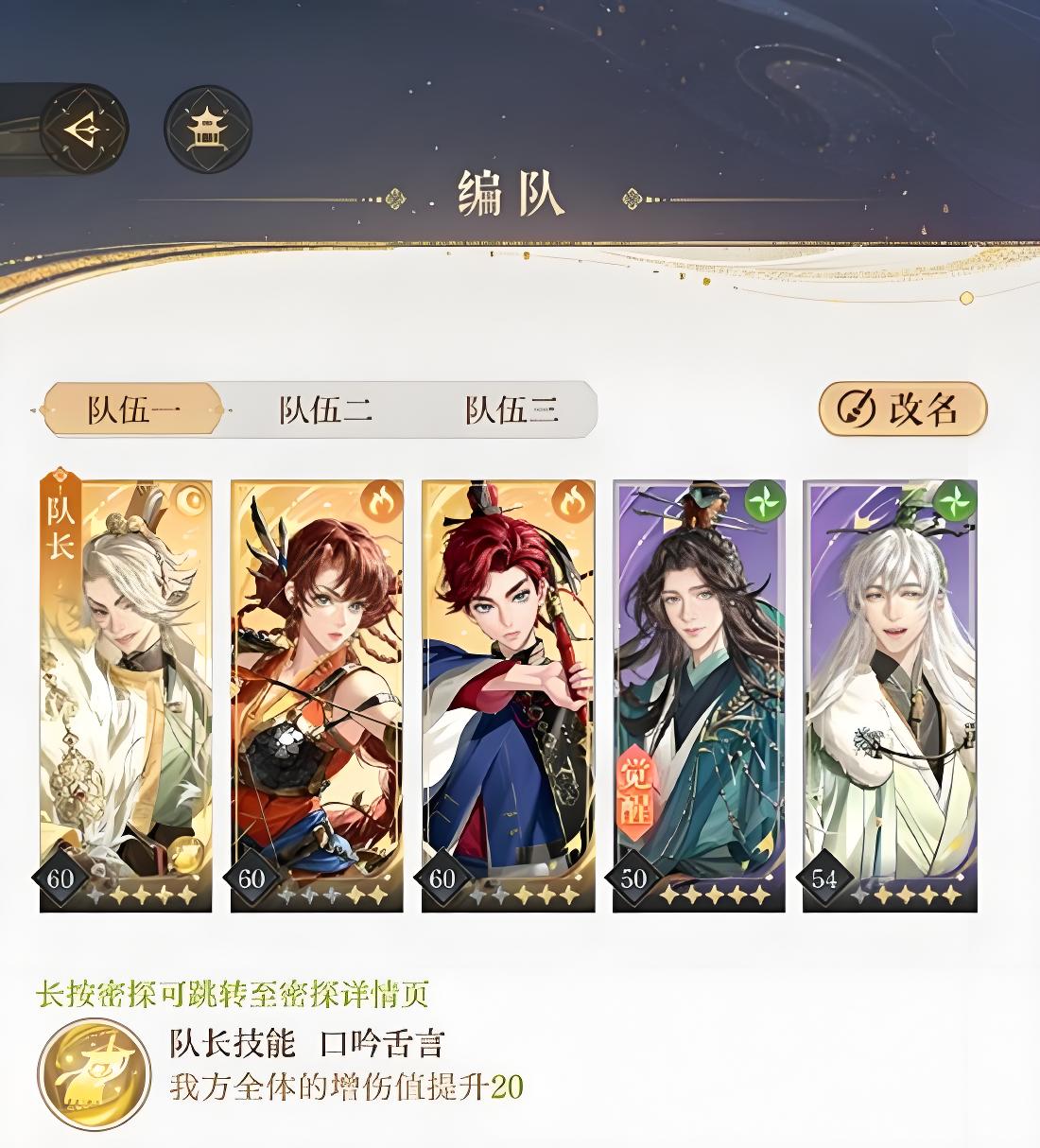This screenshot has width=1040, height=1148.
Task: Go back with the arrow button
Action: click(83, 129)
